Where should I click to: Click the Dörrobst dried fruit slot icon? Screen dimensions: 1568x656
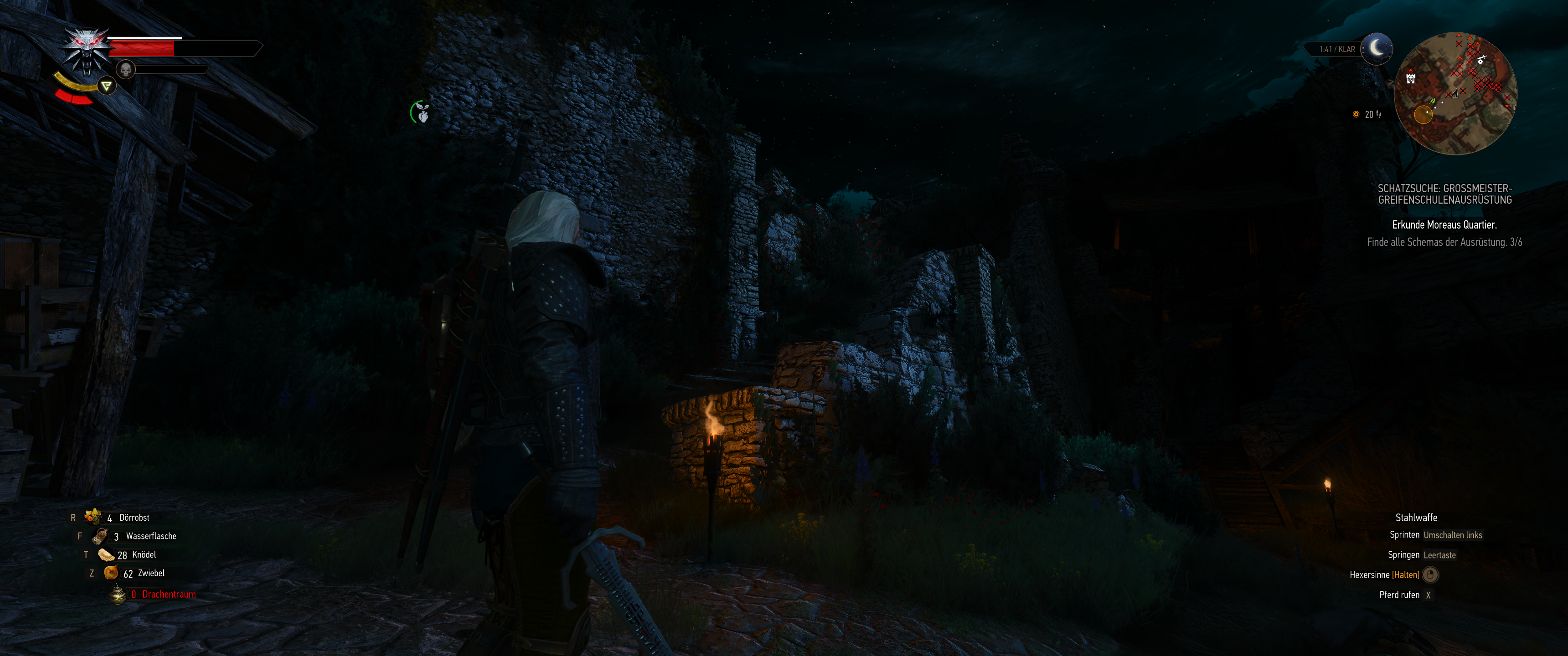click(93, 517)
